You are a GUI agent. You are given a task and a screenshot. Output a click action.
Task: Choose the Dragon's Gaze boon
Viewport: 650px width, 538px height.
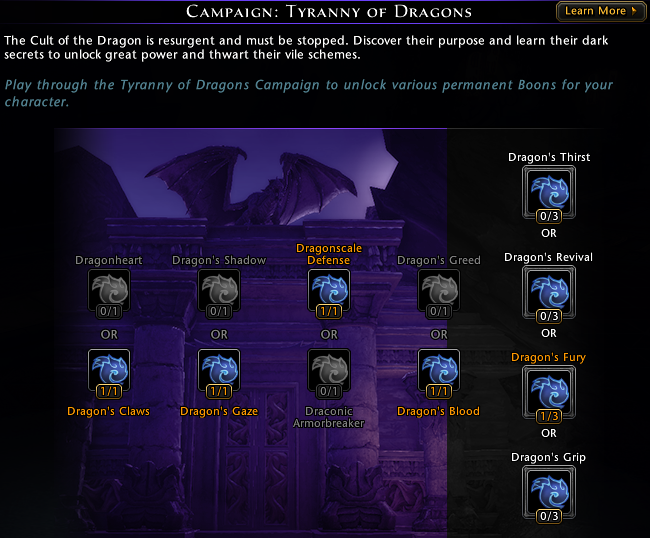click(219, 371)
